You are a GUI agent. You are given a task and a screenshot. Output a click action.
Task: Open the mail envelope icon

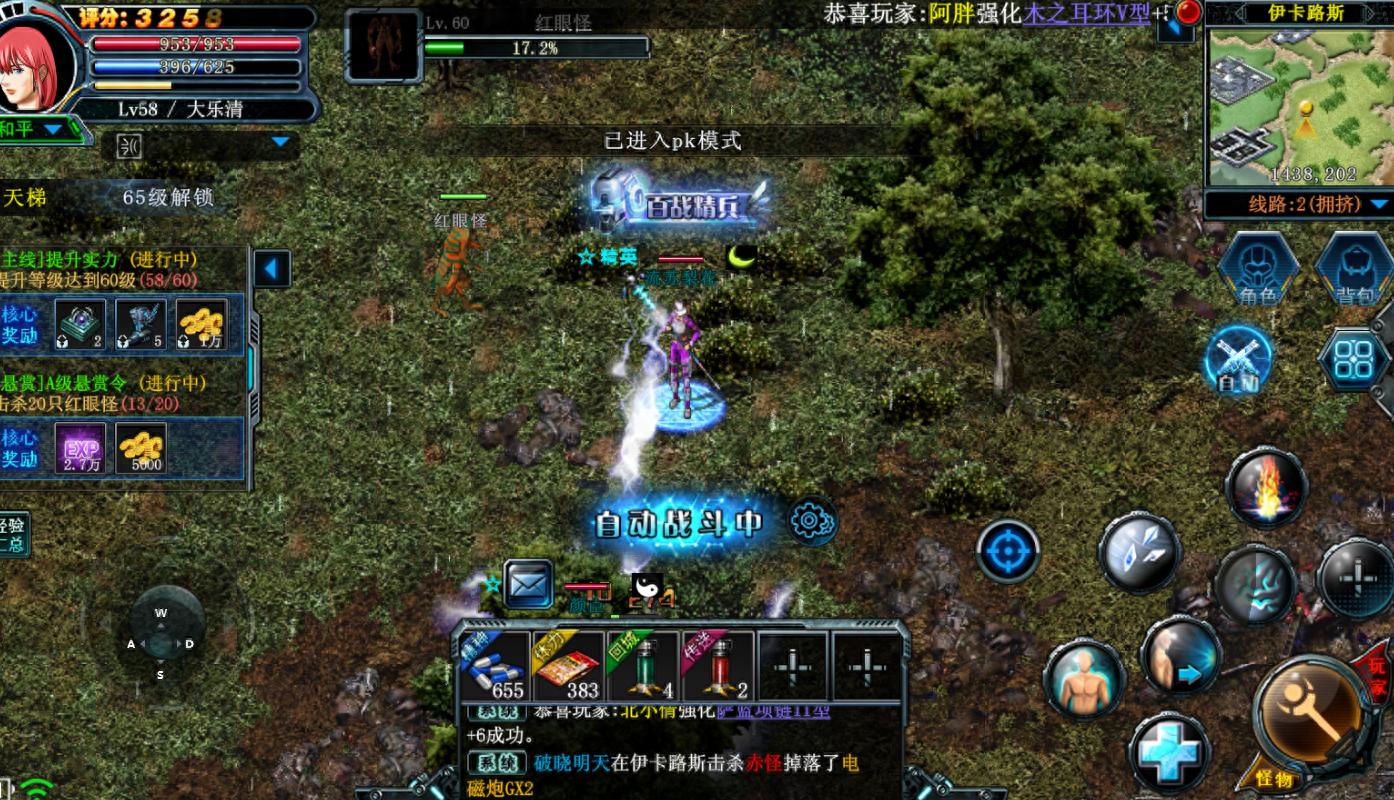click(528, 584)
